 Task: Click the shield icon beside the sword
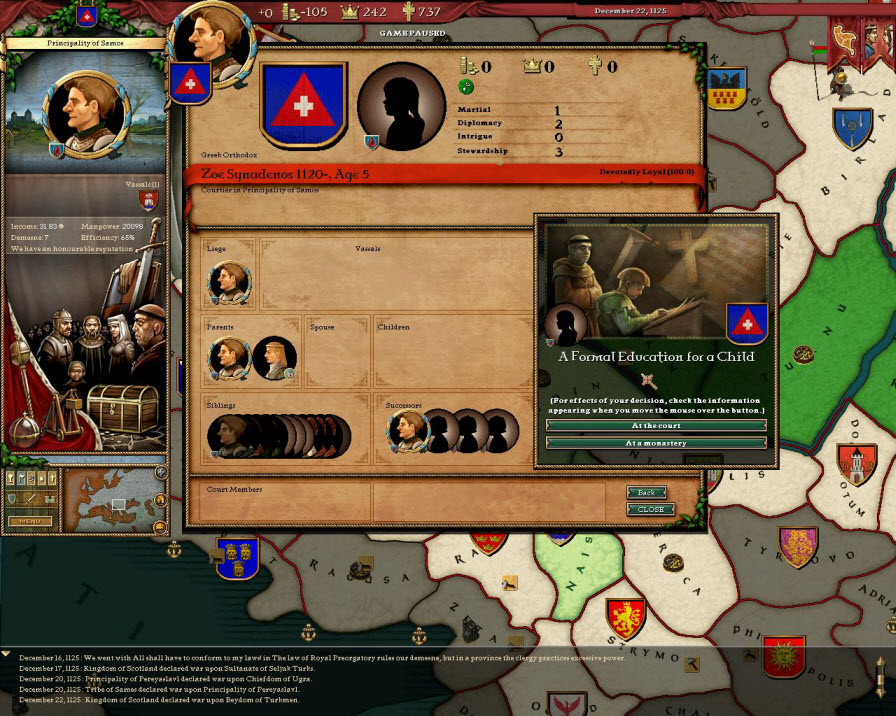(13, 498)
